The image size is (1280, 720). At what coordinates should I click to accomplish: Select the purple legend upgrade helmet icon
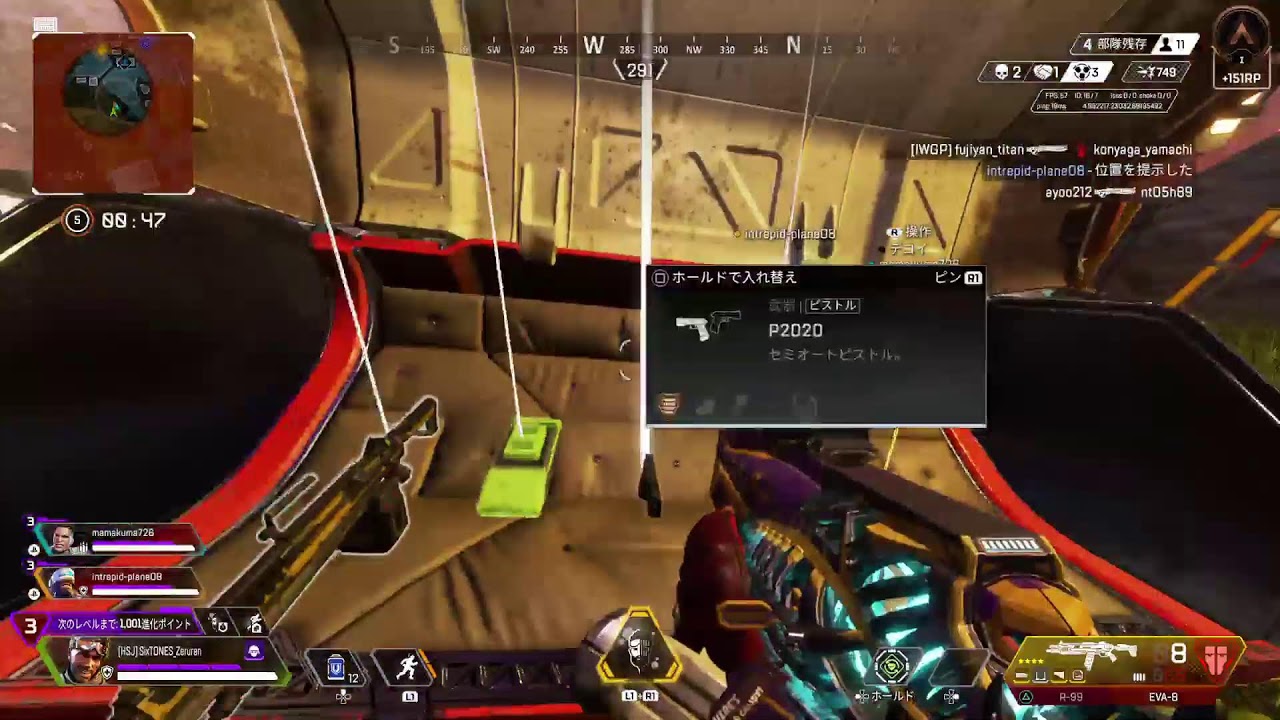tap(254, 651)
